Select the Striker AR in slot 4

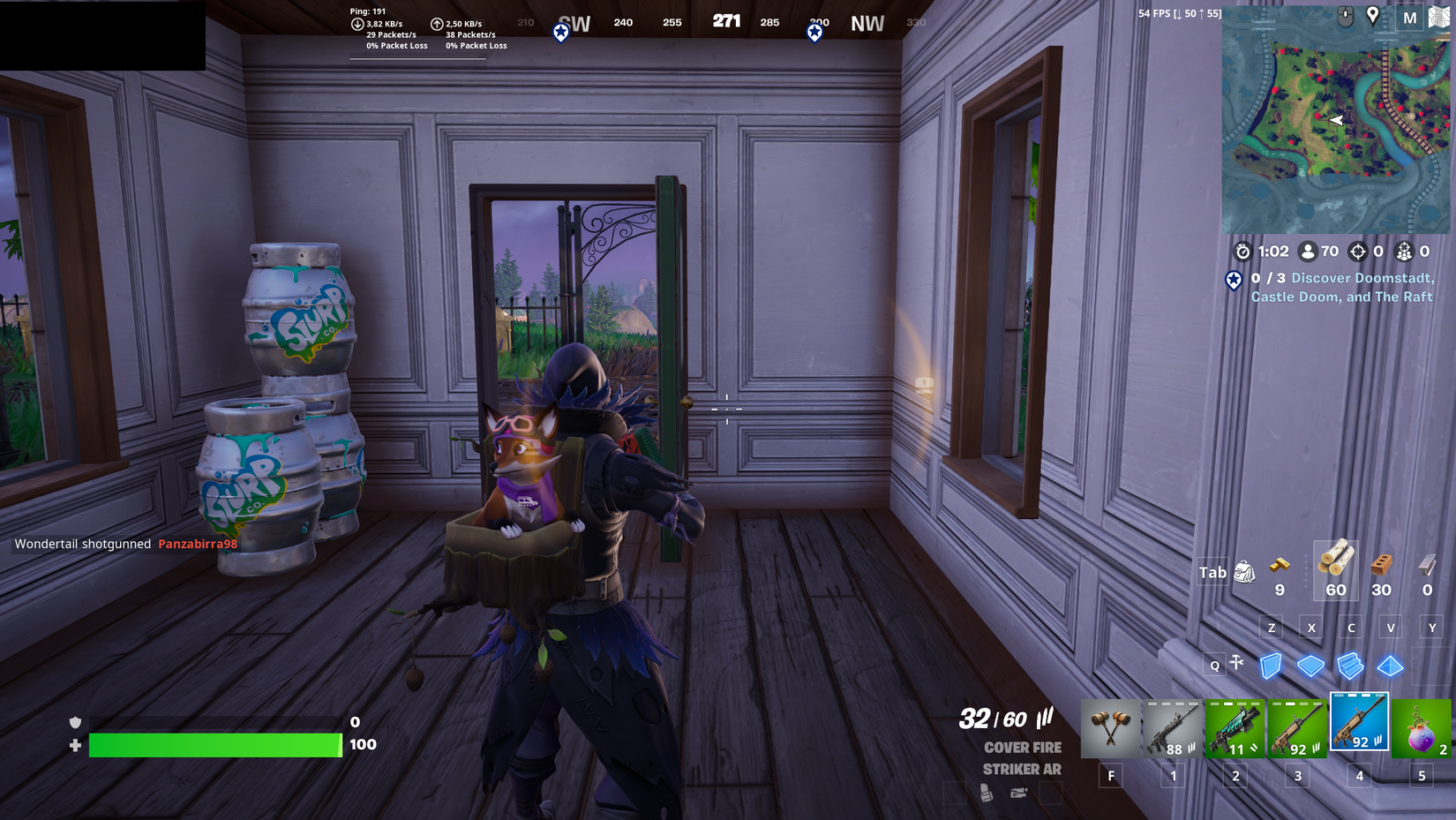click(x=1359, y=724)
